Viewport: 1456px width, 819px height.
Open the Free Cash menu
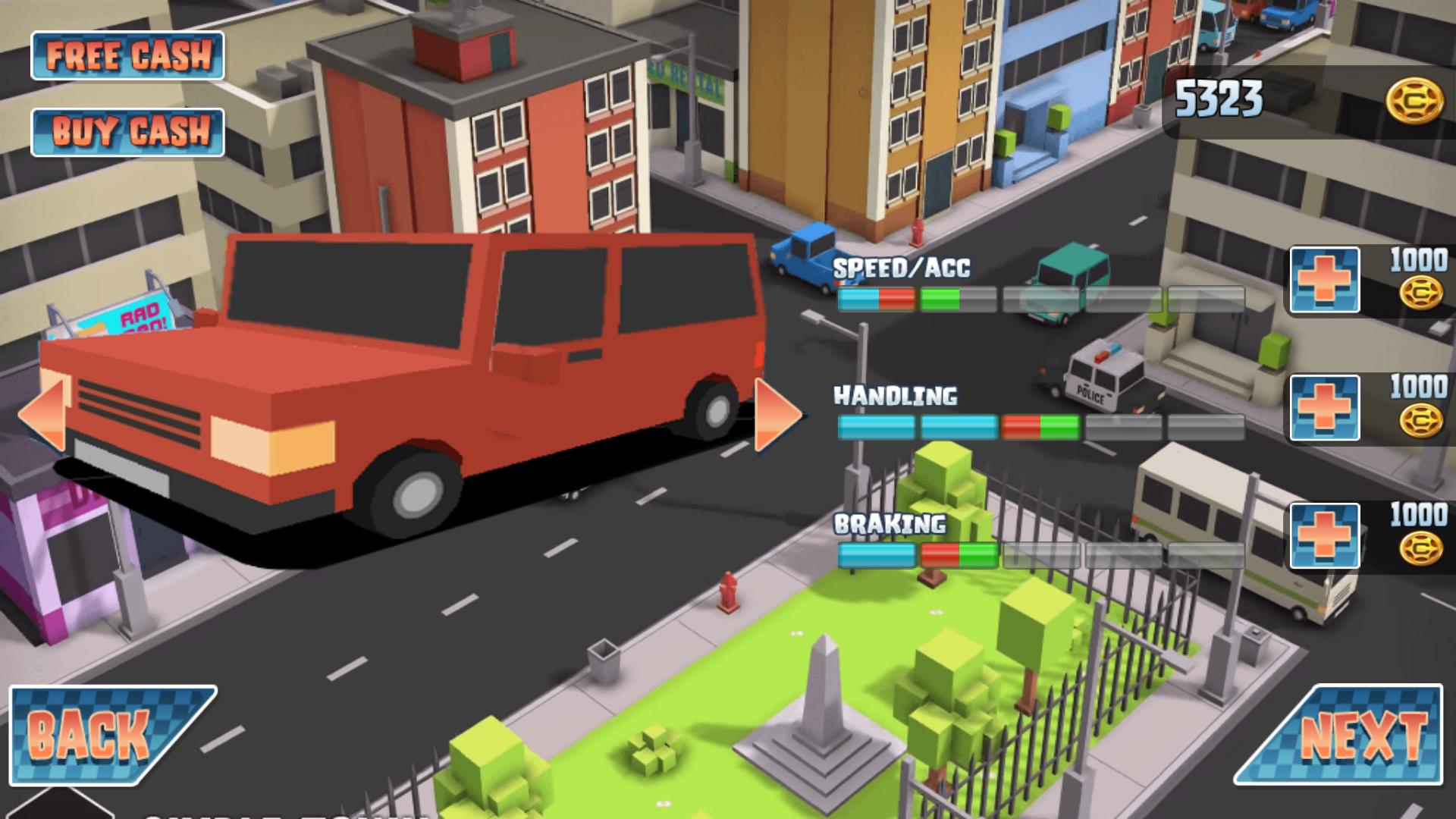[127, 55]
